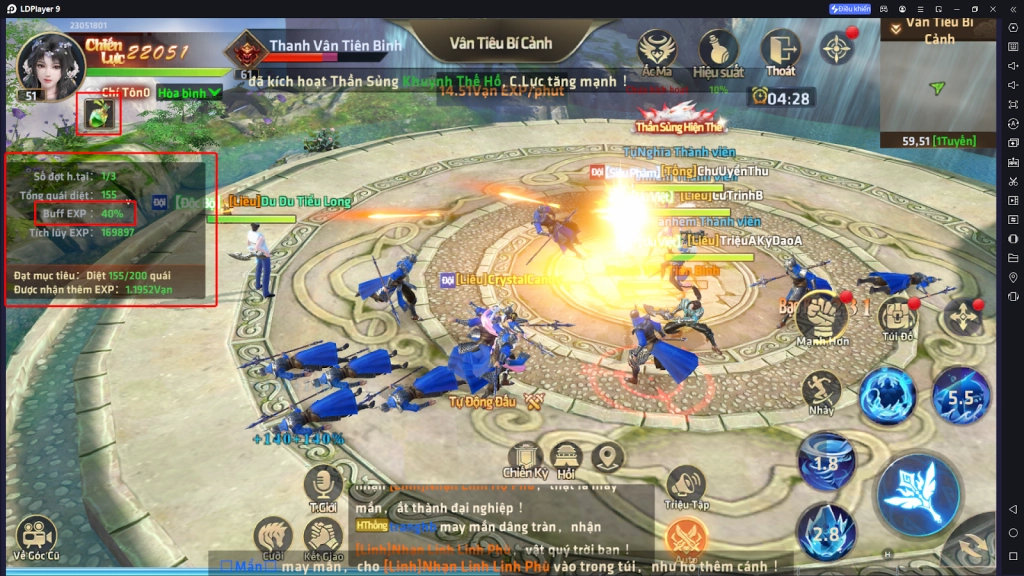This screenshot has width=1024, height=576.
Task: Open the Thần Sủng Hiện Thế event banner
Action: [678, 115]
